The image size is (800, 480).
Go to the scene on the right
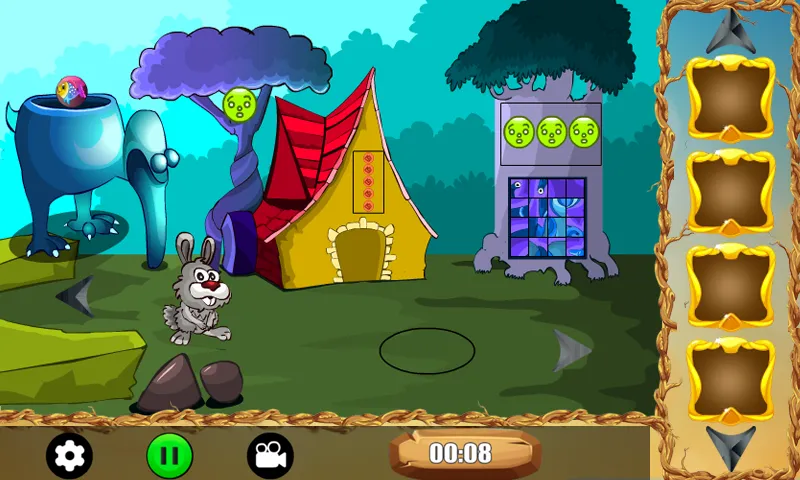(572, 350)
